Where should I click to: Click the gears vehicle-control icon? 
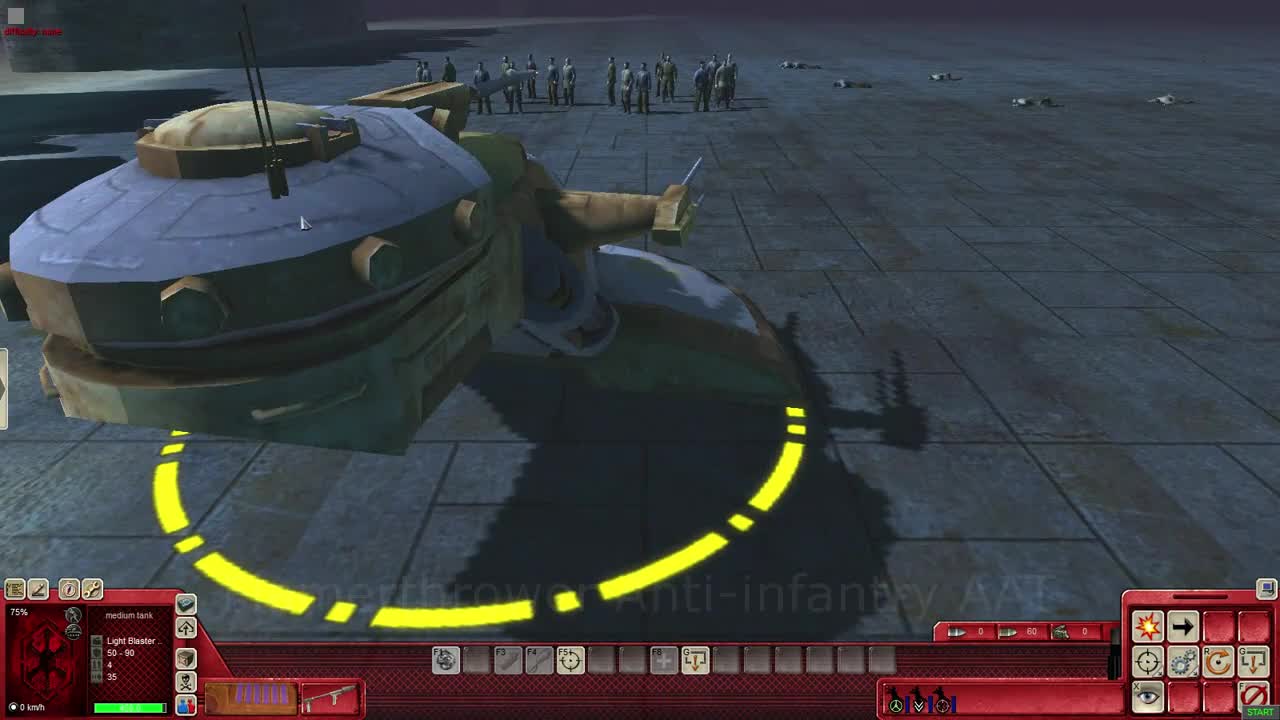tap(1185, 660)
